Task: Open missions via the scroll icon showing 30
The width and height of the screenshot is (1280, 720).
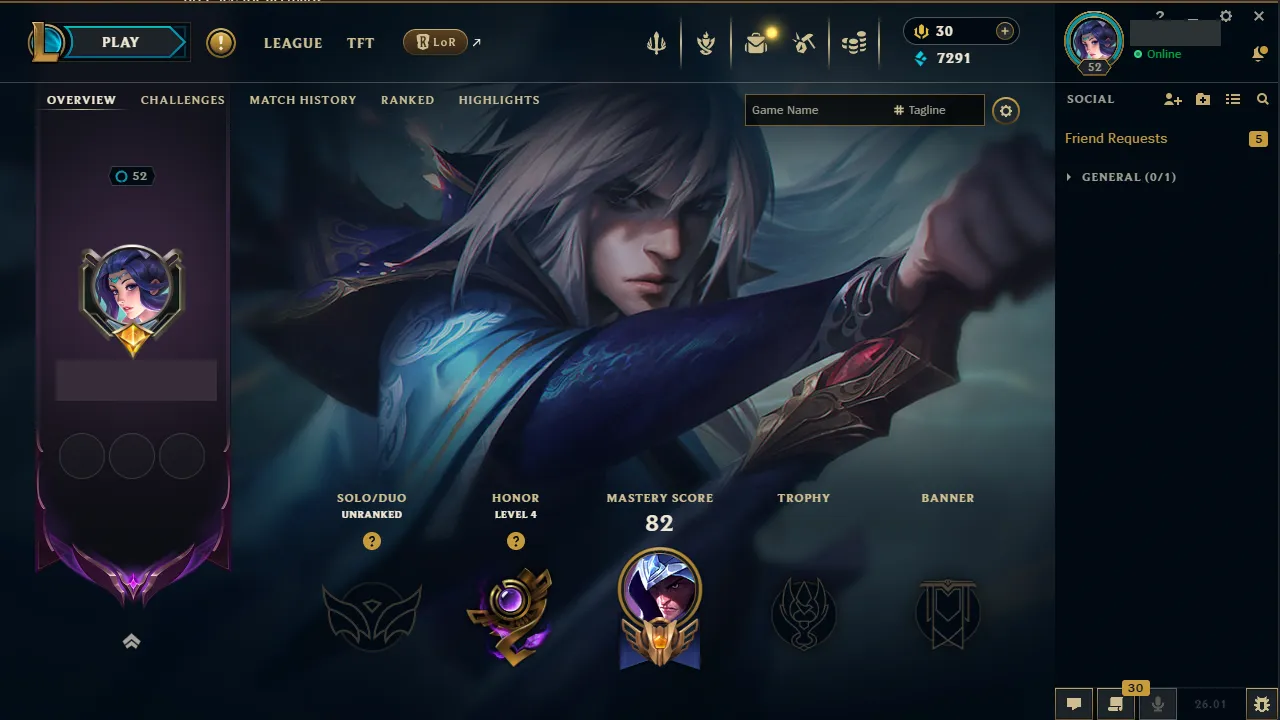Action: click(1115, 705)
